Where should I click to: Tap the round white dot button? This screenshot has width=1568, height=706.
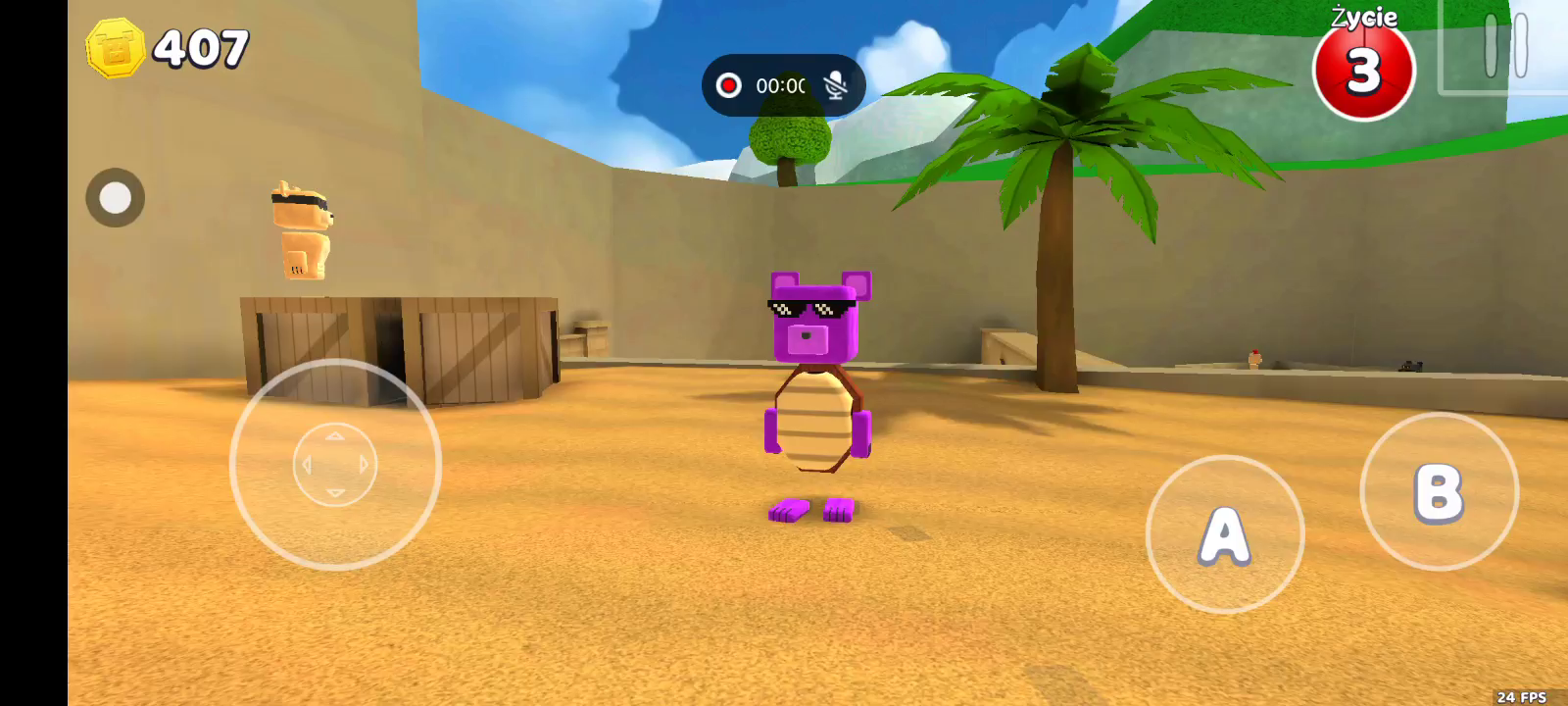[116, 198]
